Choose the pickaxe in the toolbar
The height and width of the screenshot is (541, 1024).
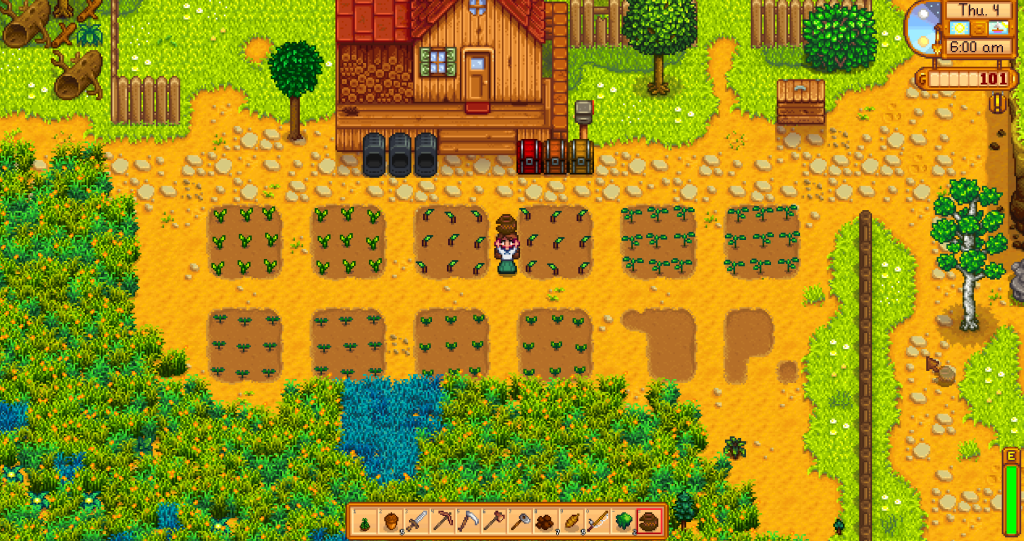443,521
